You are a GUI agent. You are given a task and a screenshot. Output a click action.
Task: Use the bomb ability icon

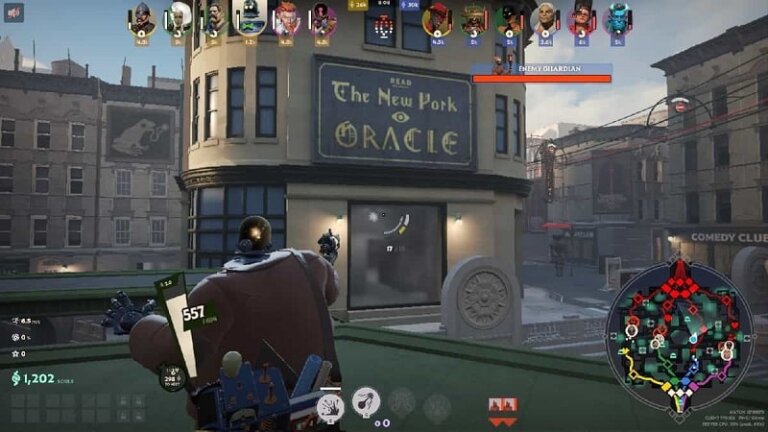366,401
